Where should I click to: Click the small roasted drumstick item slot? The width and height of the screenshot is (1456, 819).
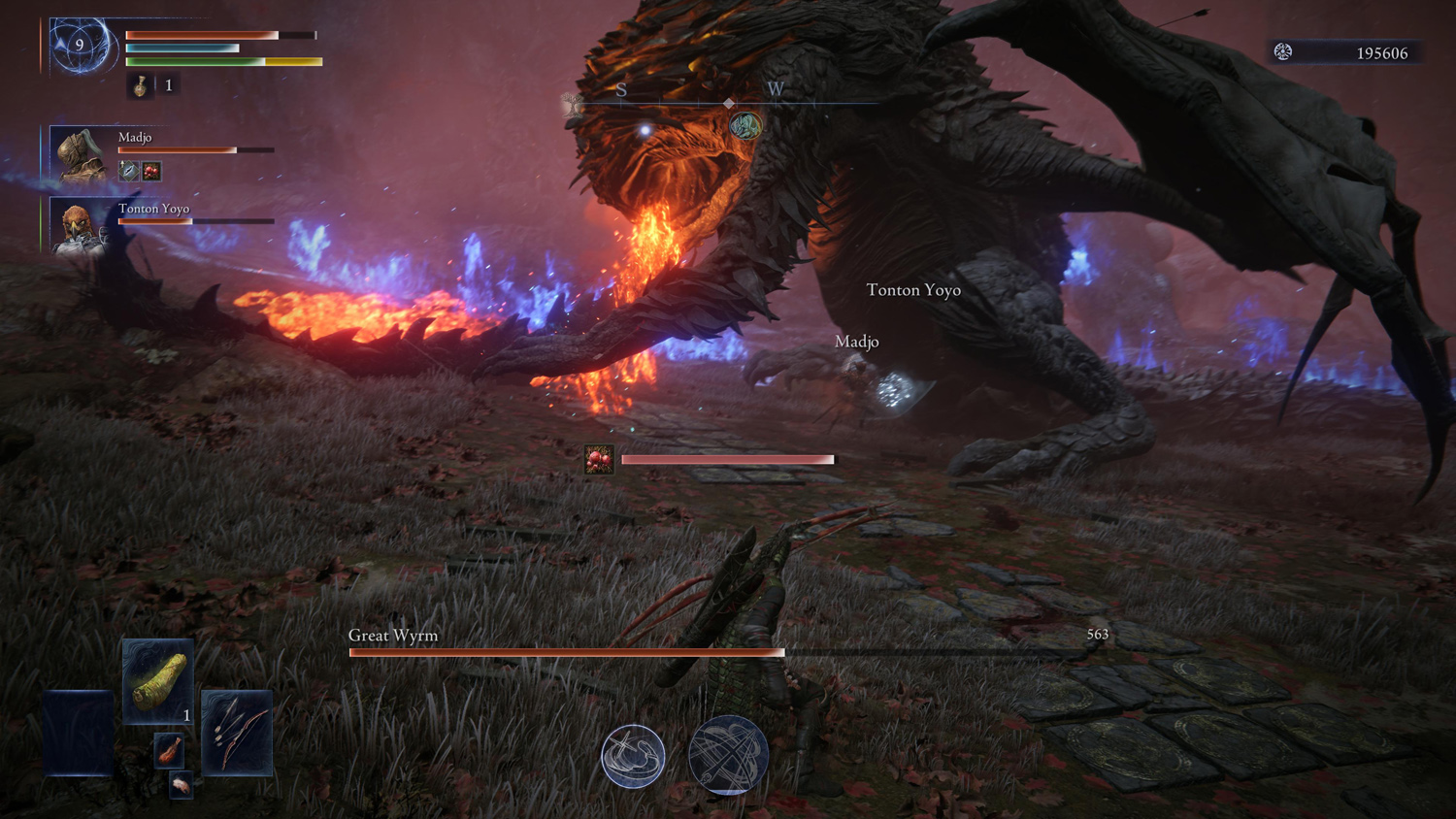pos(169,750)
